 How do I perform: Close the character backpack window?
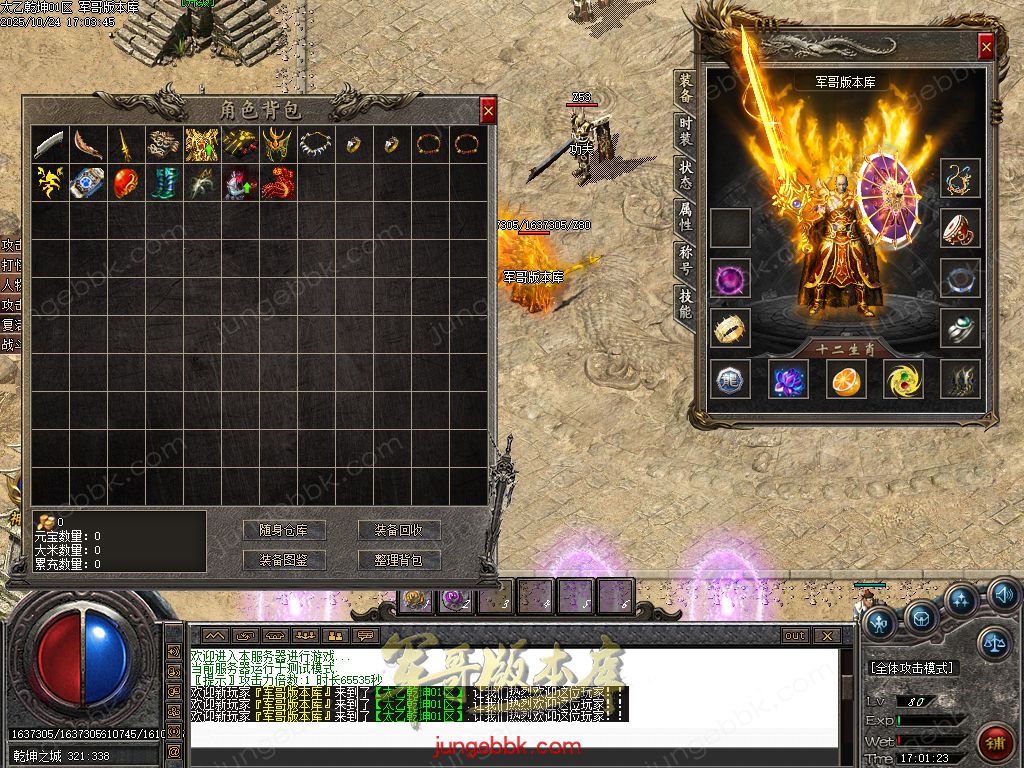click(488, 111)
